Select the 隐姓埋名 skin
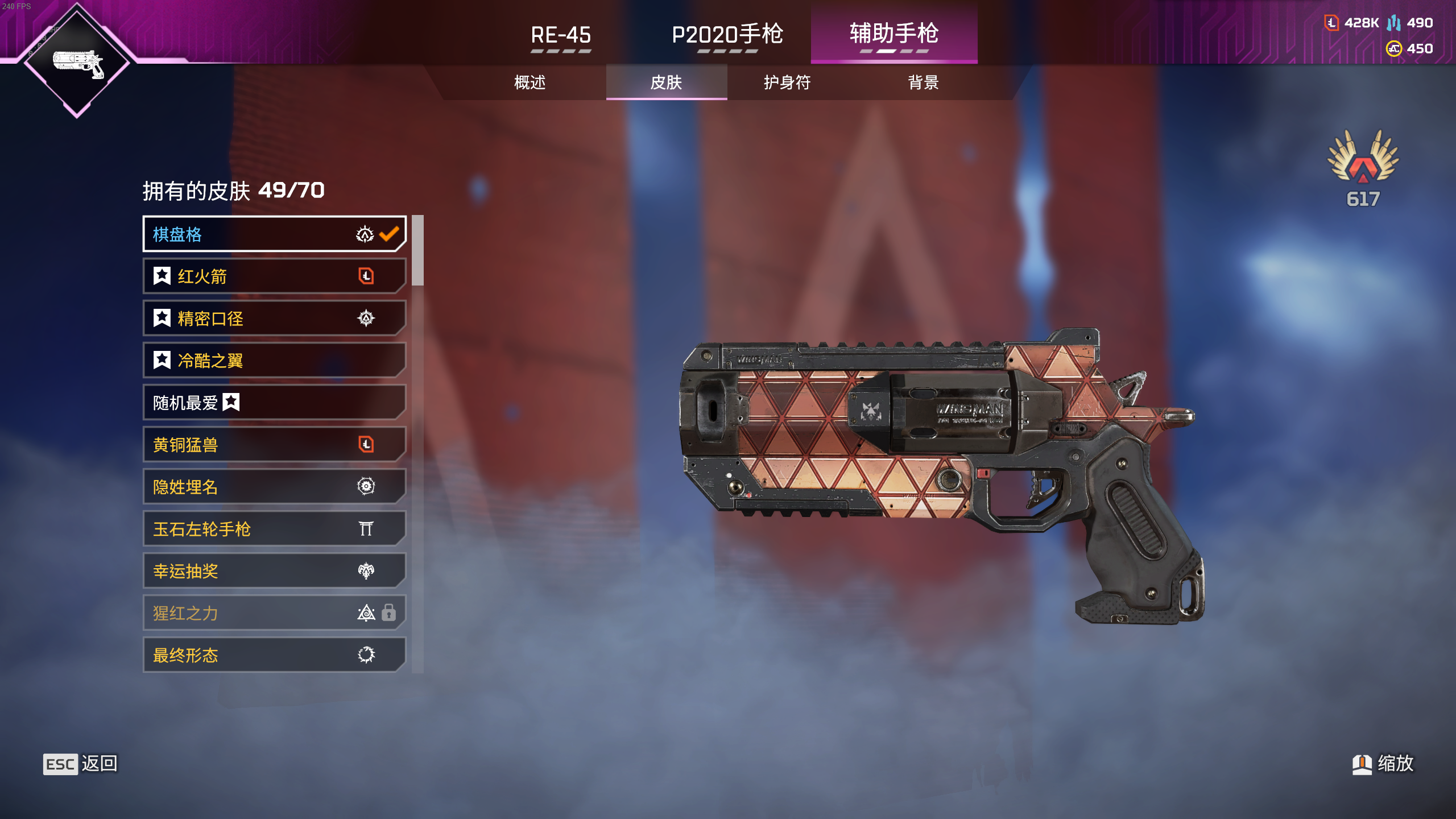Screen dimensions: 1456x819 (x=274, y=487)
